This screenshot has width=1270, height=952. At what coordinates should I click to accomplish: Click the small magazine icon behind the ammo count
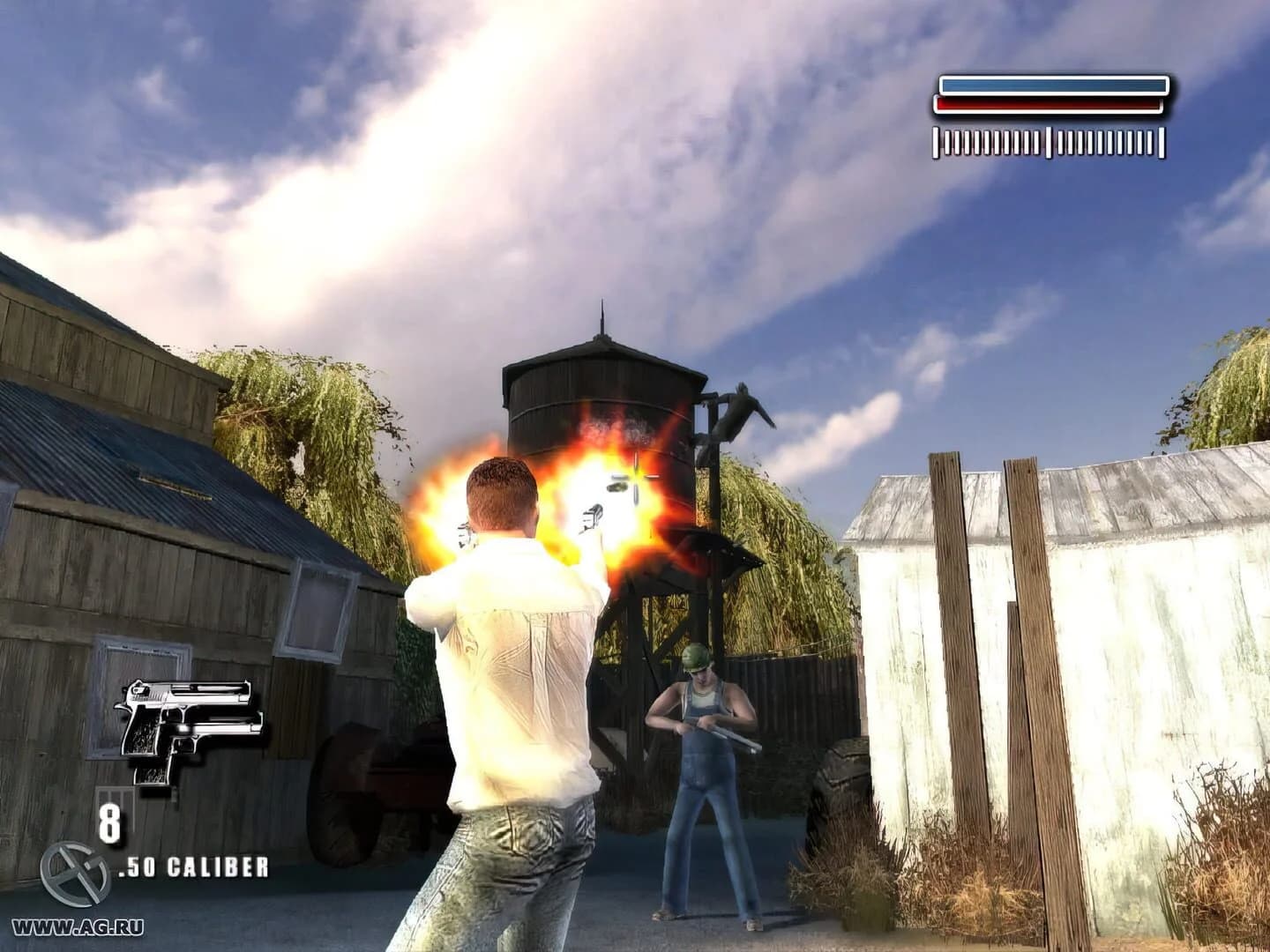click(117, 798)
